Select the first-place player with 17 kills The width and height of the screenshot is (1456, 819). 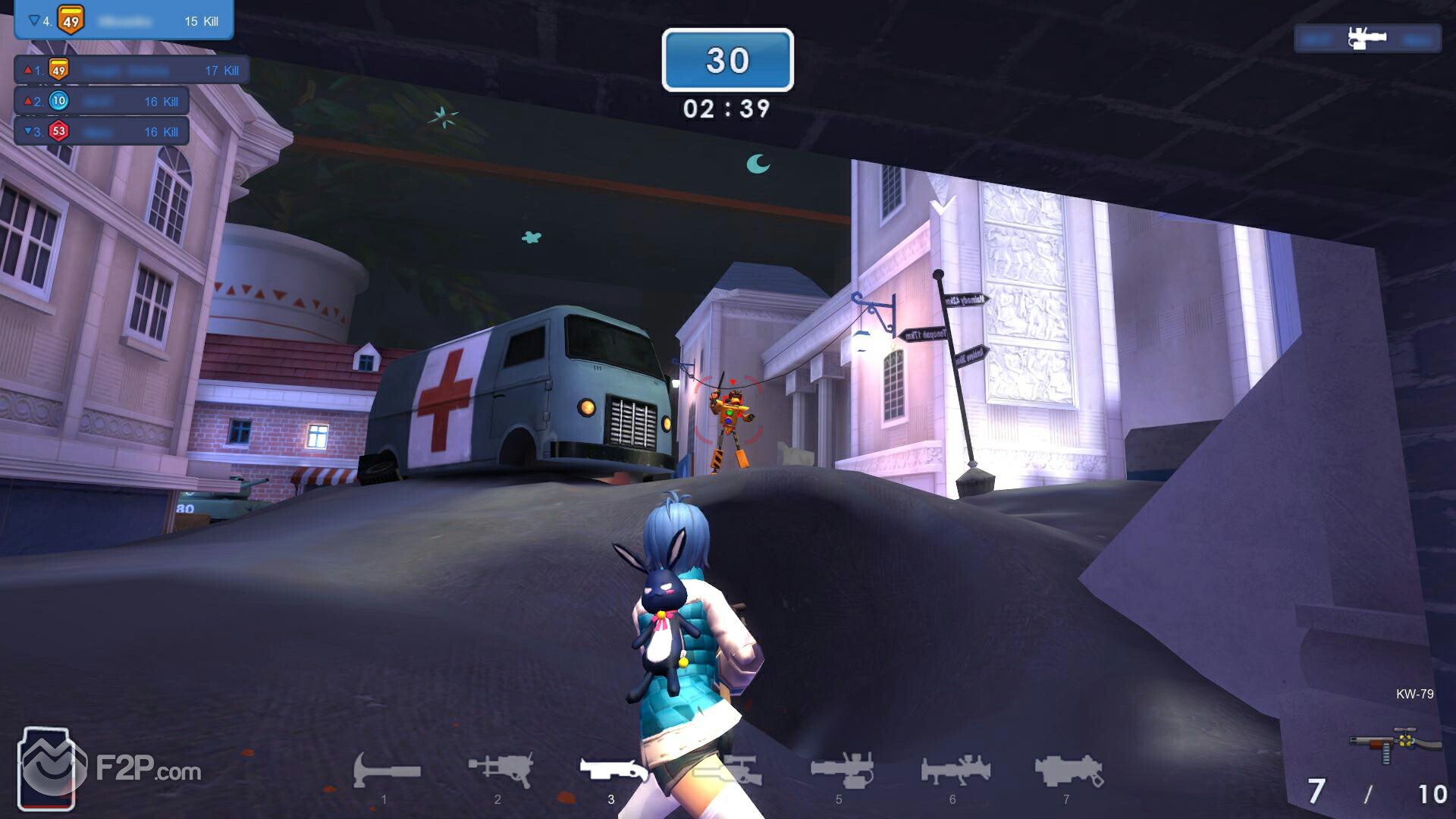(x=132, y=71)
